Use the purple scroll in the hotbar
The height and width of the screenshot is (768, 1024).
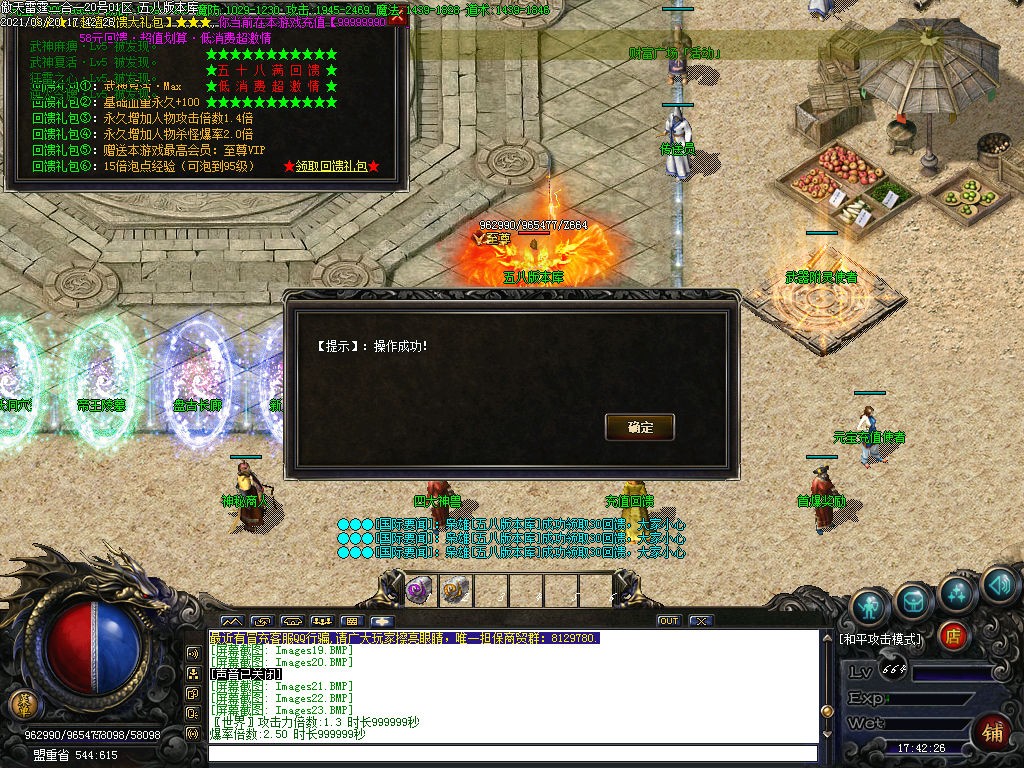coord(418,590)
